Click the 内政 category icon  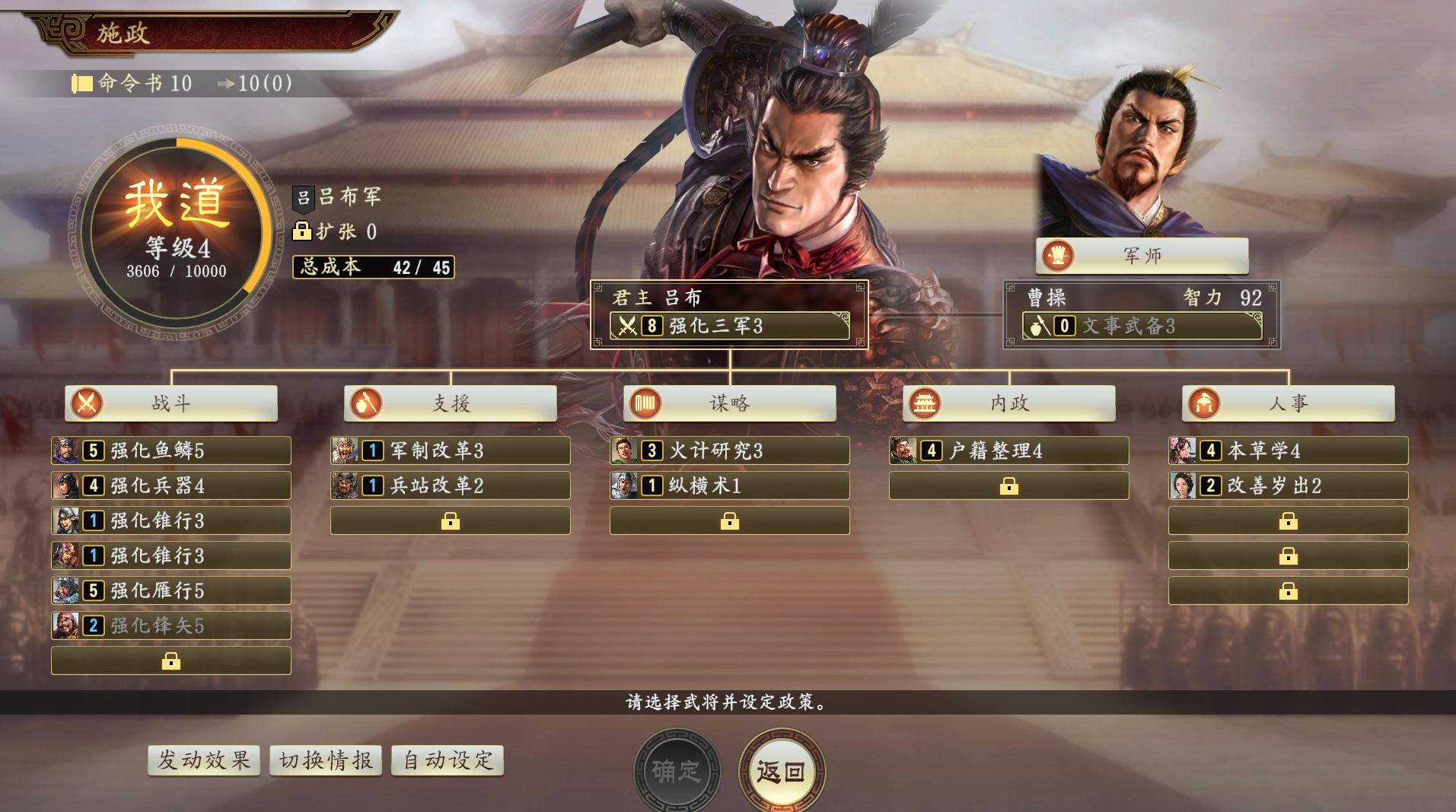[x=924, y=403]
